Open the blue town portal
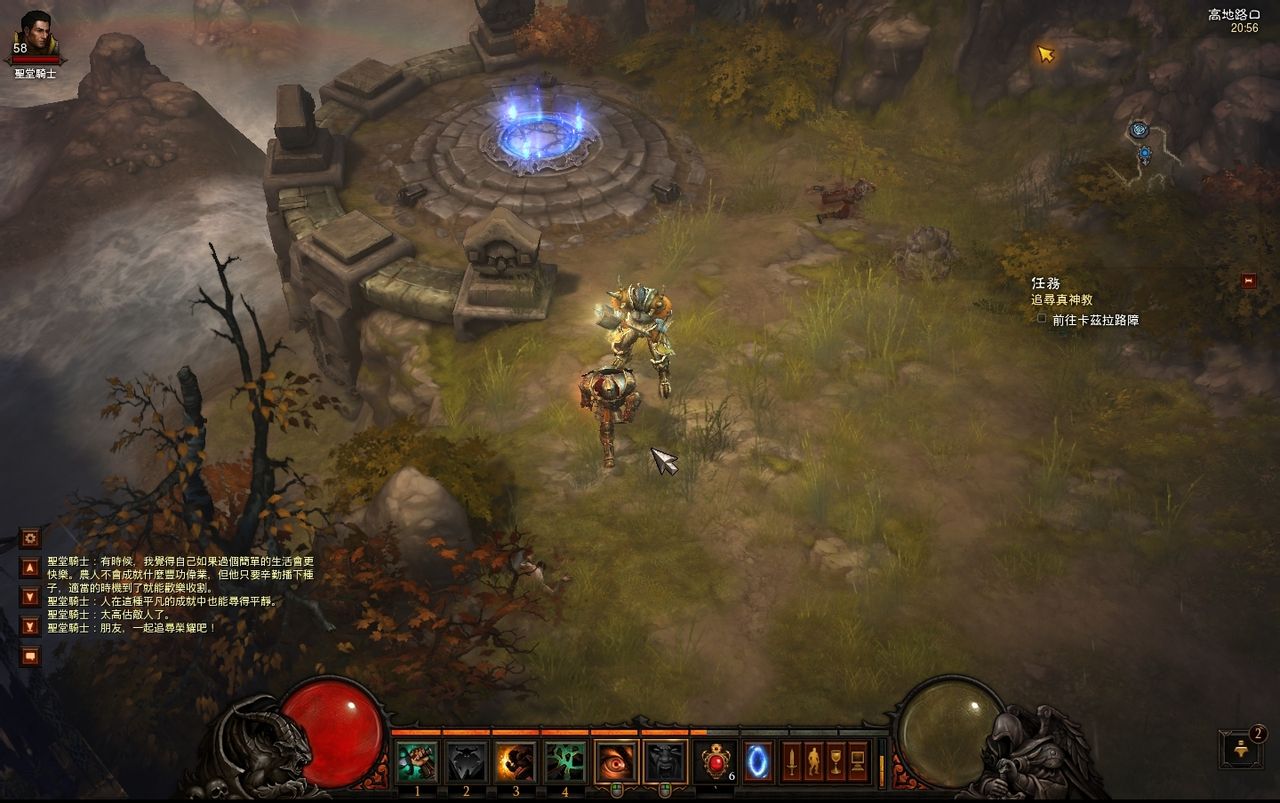The height and width of the screenshot is (803, 1280). (x=758, y=762)
